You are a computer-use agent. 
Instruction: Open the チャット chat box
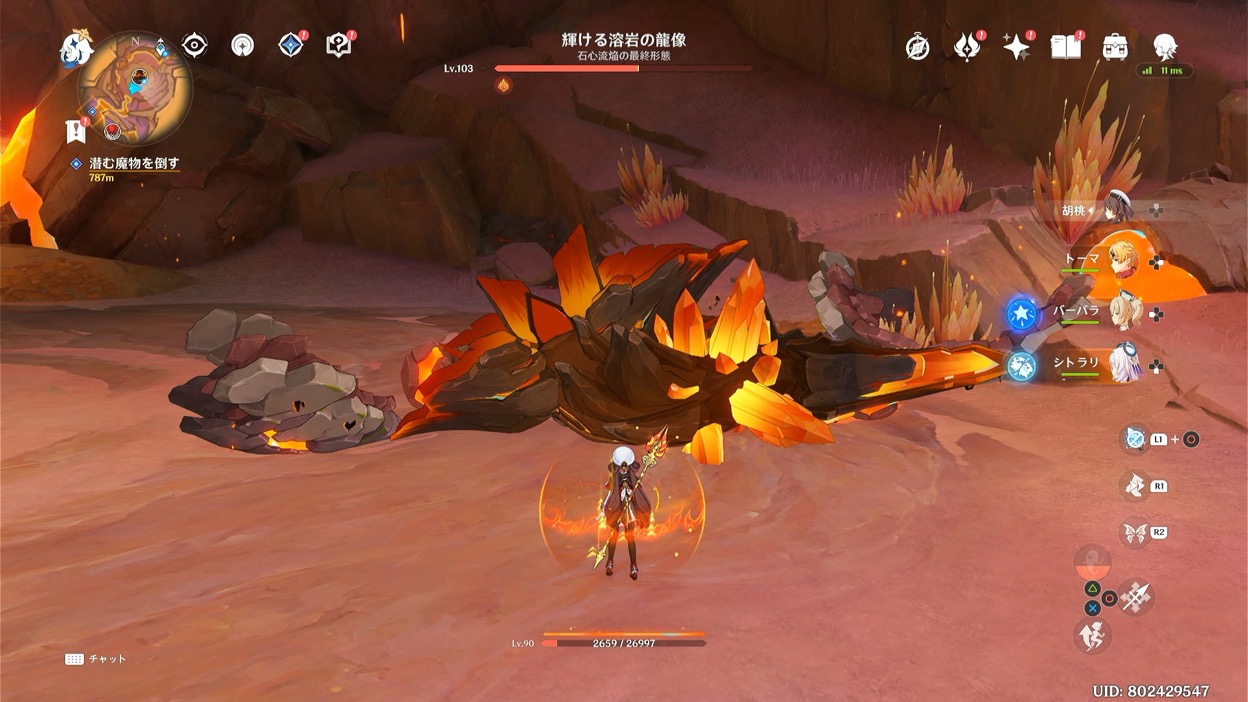pyautogui.click(x=96, y=659)
